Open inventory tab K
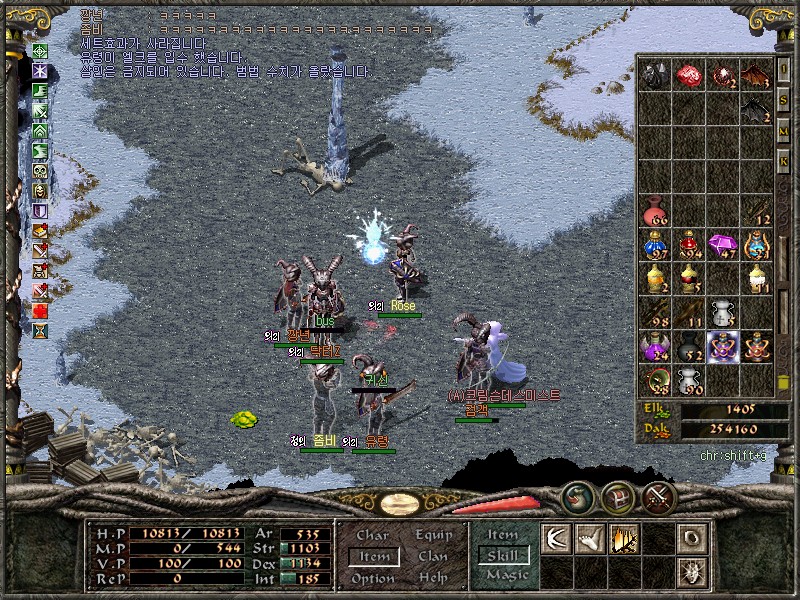 tap(784, 161)
